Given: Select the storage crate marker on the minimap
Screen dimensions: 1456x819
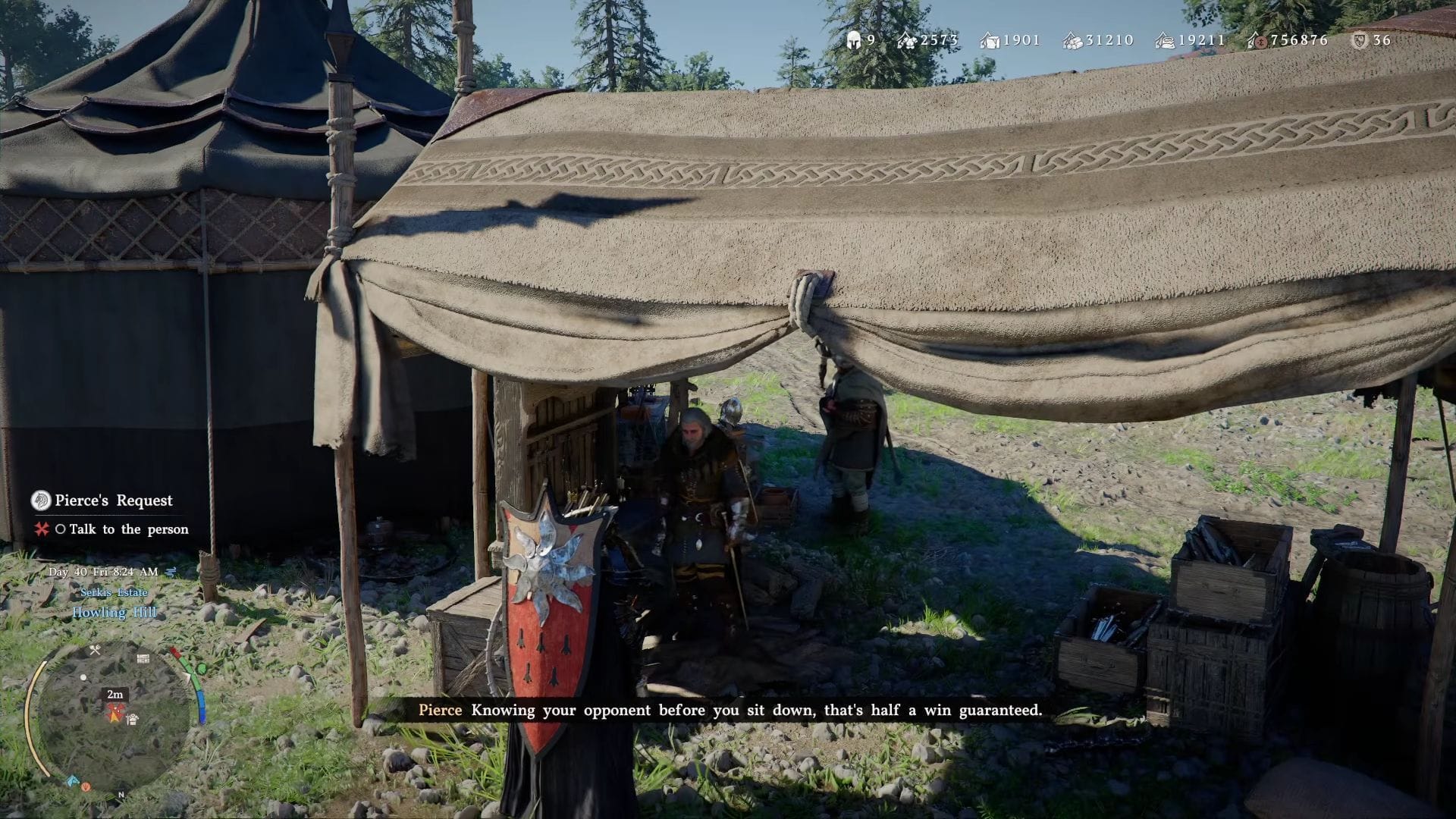Looking at the screenshot, I should [143, 658].
